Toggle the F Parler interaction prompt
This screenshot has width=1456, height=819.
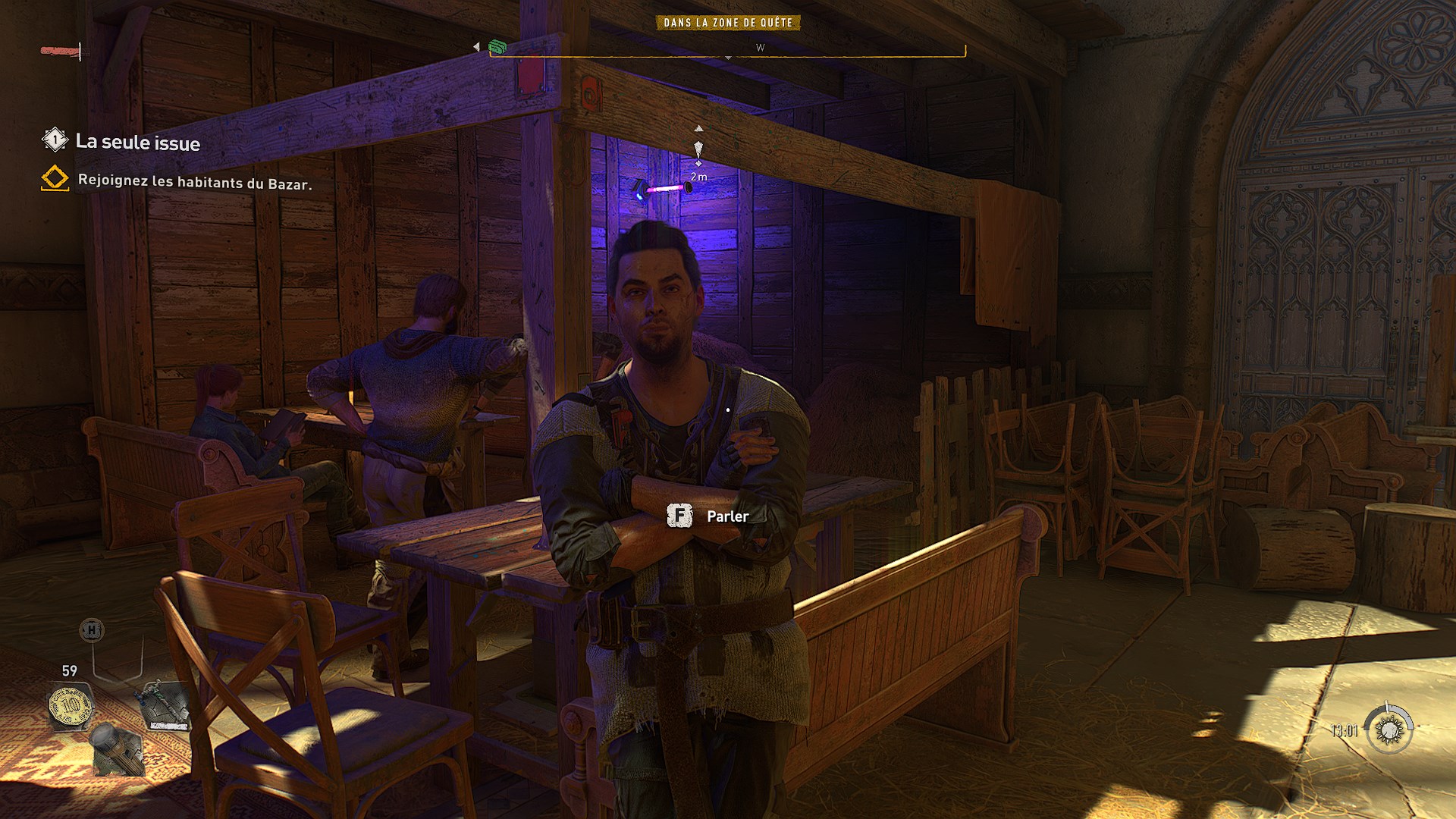[680, 516]
